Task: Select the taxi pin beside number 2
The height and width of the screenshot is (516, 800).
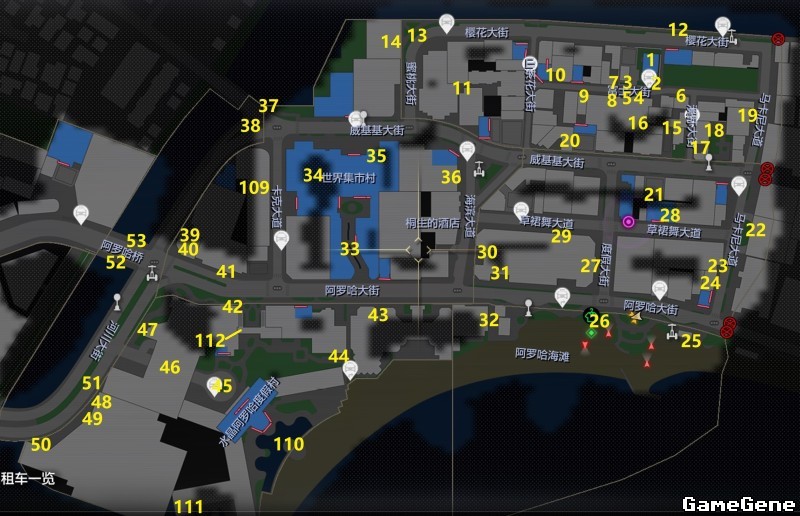Action: pyautogui.click(x=648, y=76)
